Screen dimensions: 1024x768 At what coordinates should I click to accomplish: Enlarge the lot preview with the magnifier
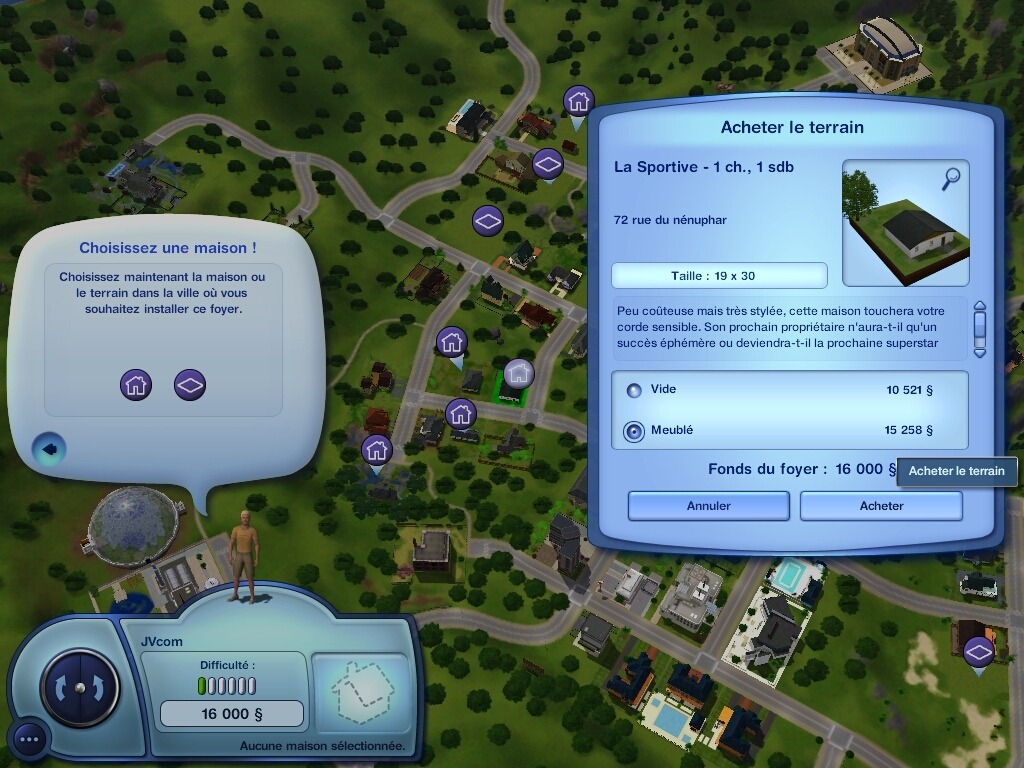[950, 179]
